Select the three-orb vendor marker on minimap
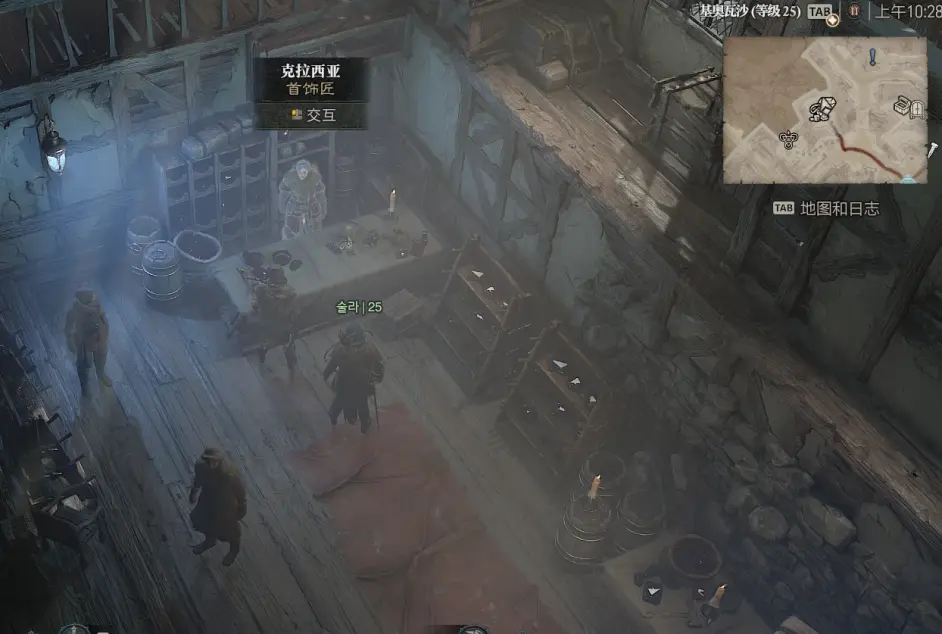942x634 pixels. point(788,140)
